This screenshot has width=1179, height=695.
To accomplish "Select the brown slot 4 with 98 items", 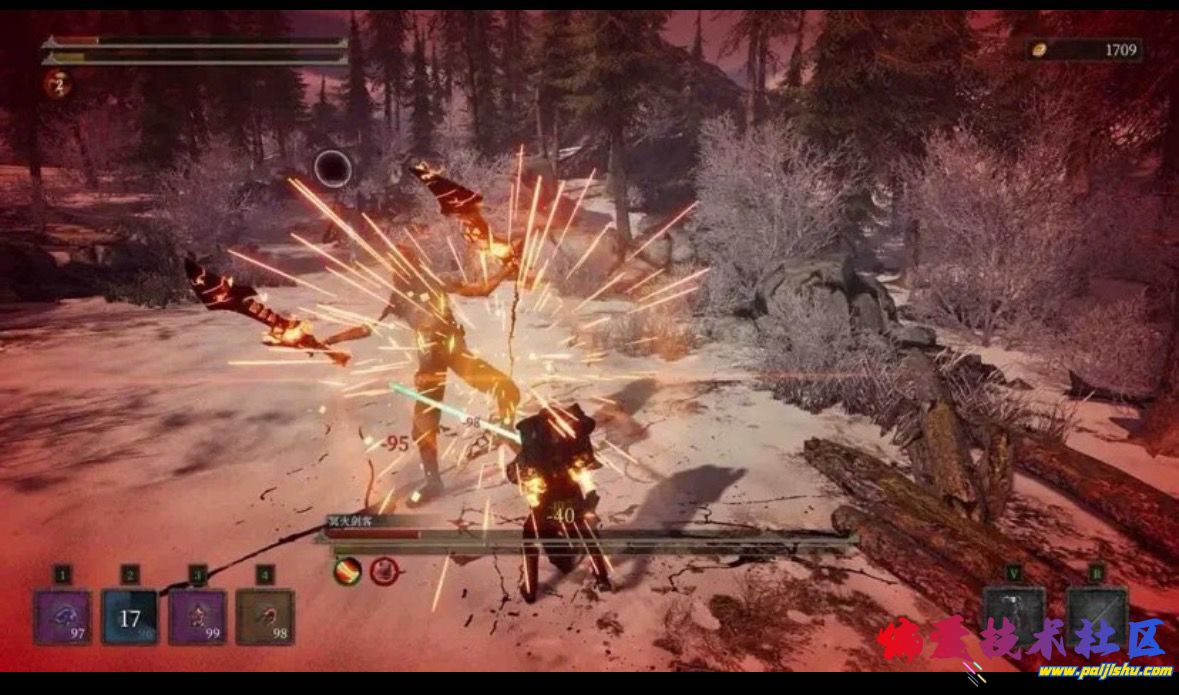I will coord(264,616).
